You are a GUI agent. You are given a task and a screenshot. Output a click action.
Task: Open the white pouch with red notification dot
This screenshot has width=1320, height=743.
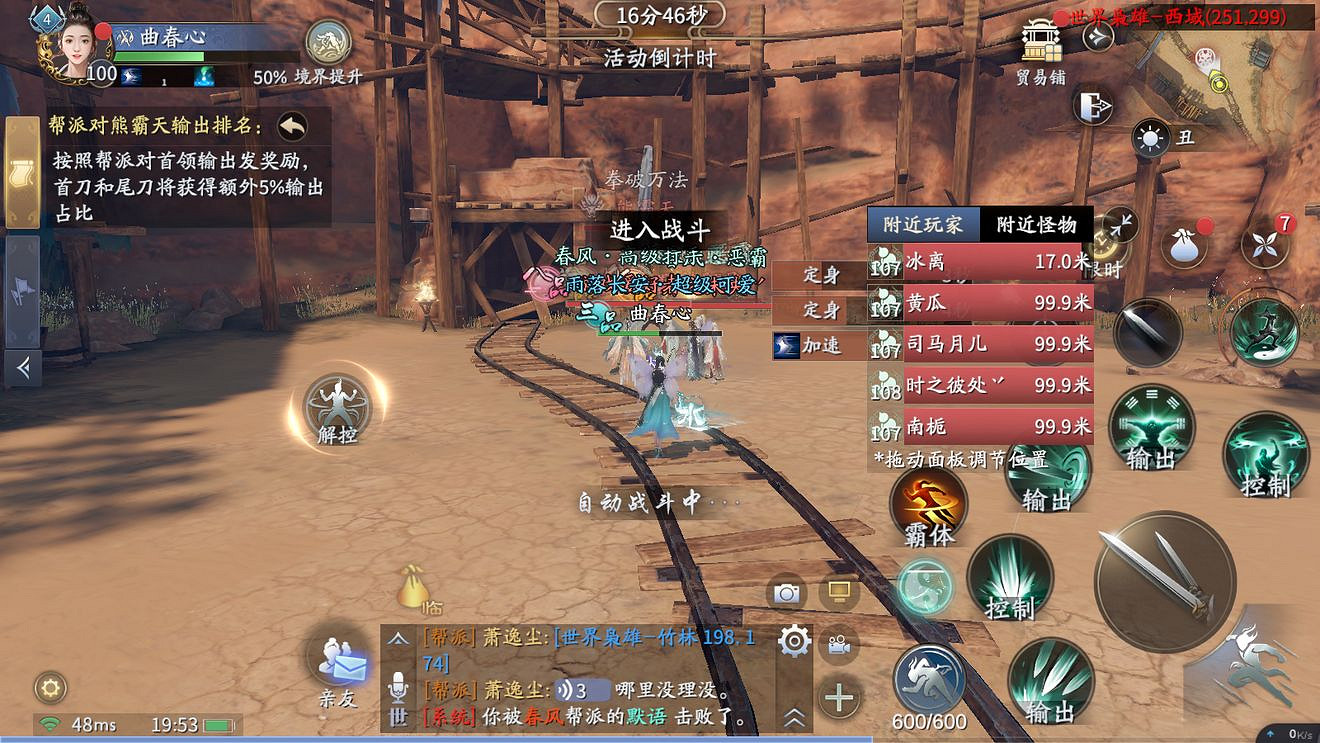pyautogui.click(x=1184, y=245)
